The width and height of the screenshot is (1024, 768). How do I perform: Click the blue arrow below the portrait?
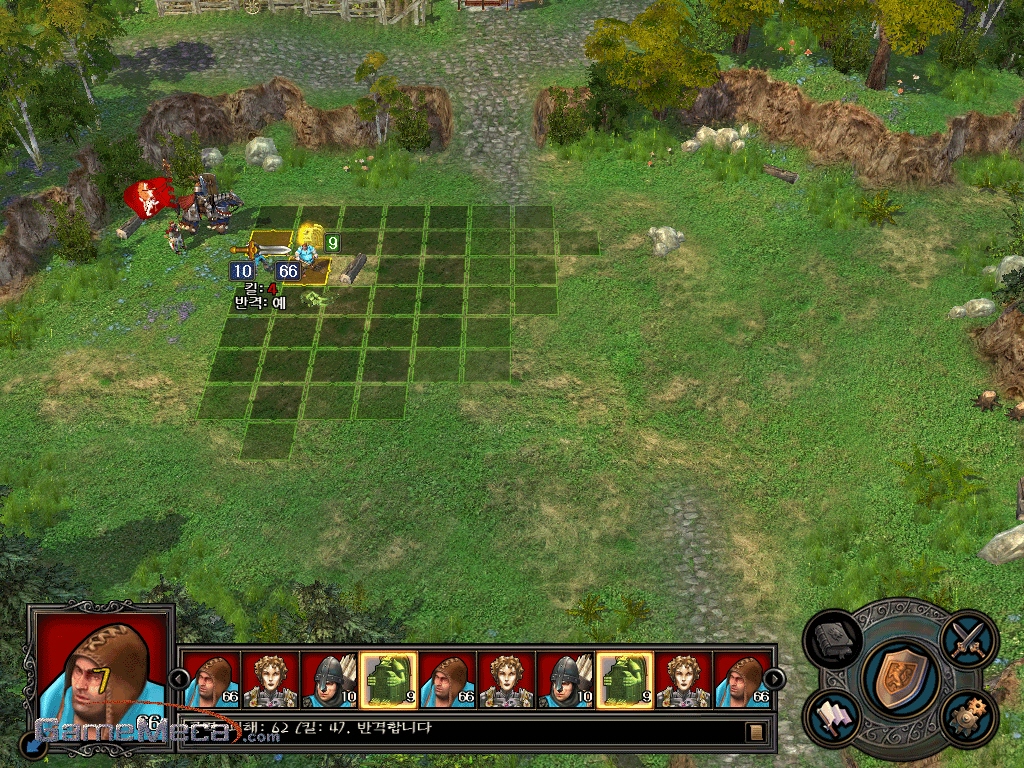click(34, 744)
